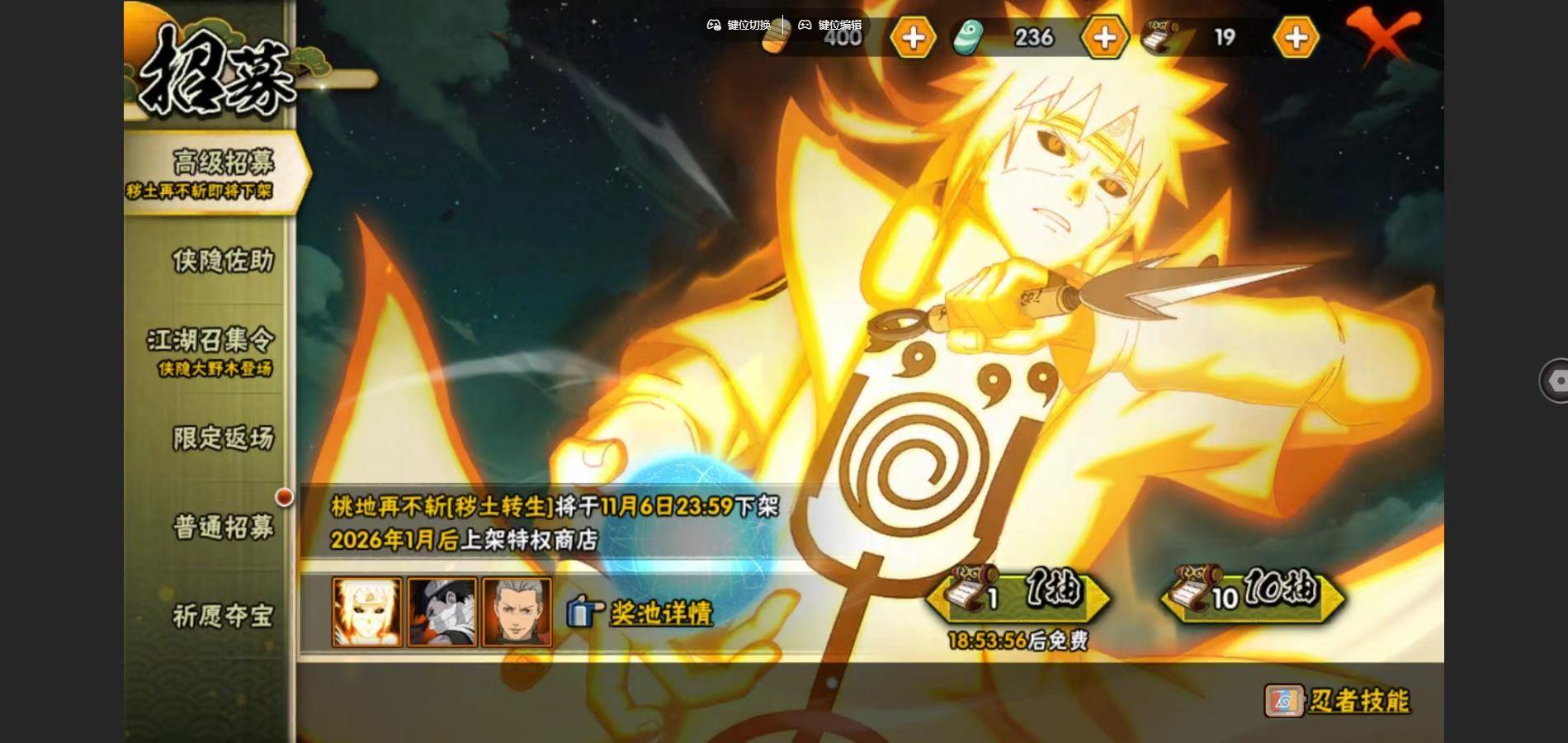Switch to 普通招募 tab

click(x=222, y=527)
